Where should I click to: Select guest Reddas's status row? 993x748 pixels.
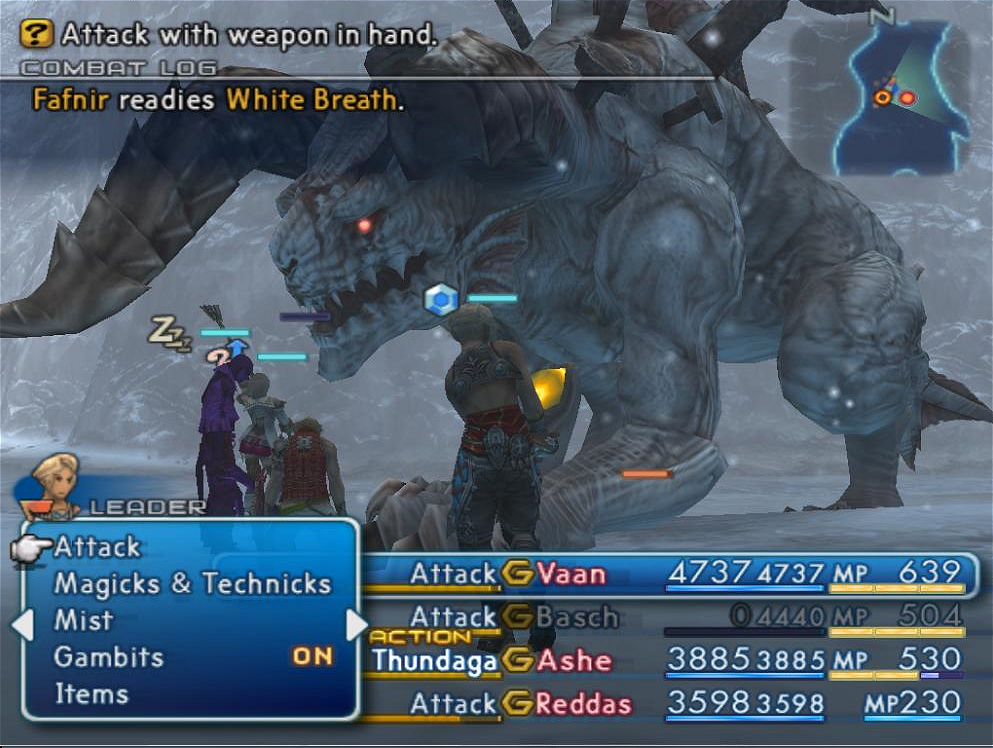tap(670, 704)
